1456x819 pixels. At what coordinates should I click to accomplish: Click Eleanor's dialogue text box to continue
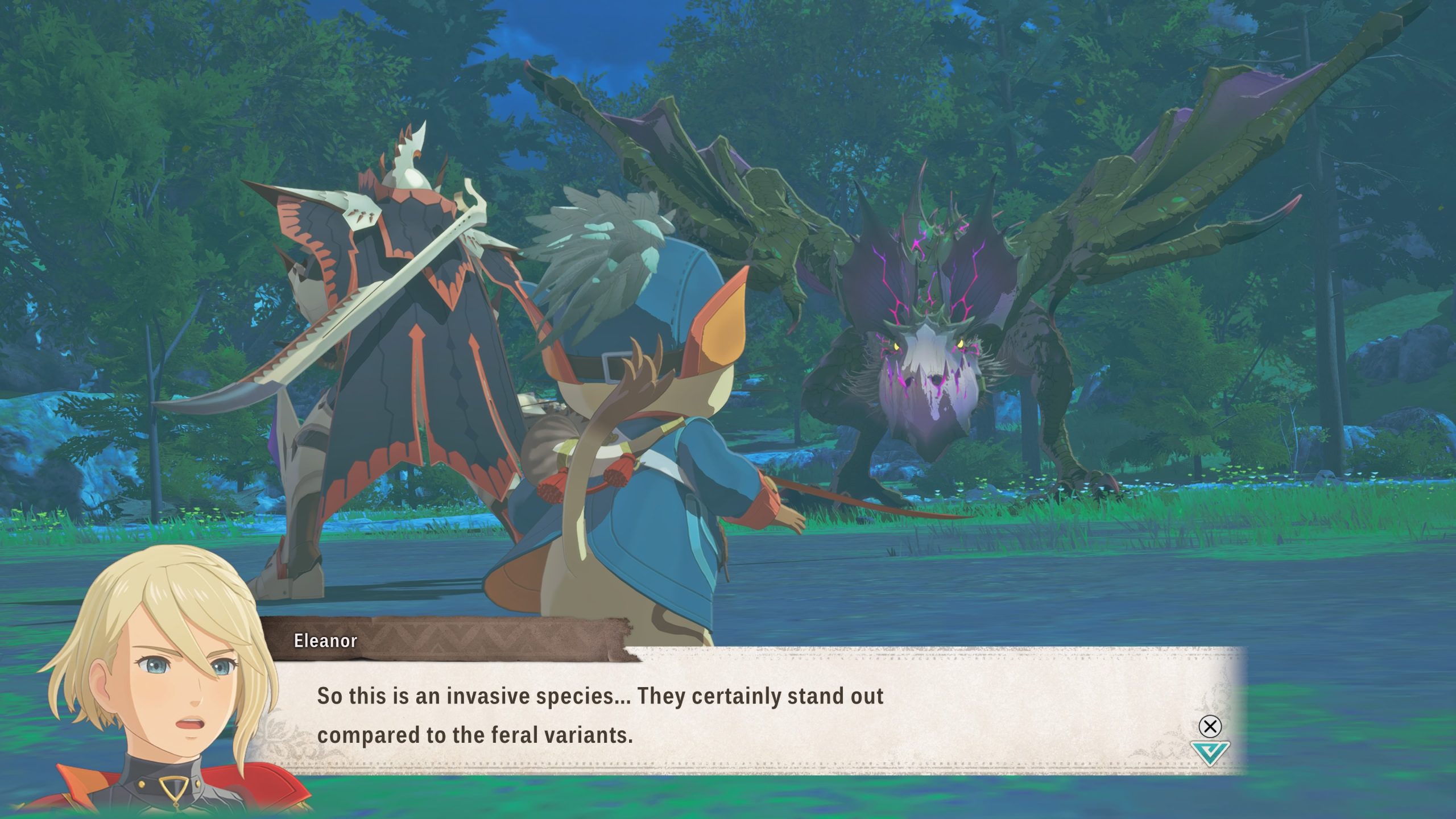tap(739, 714)
